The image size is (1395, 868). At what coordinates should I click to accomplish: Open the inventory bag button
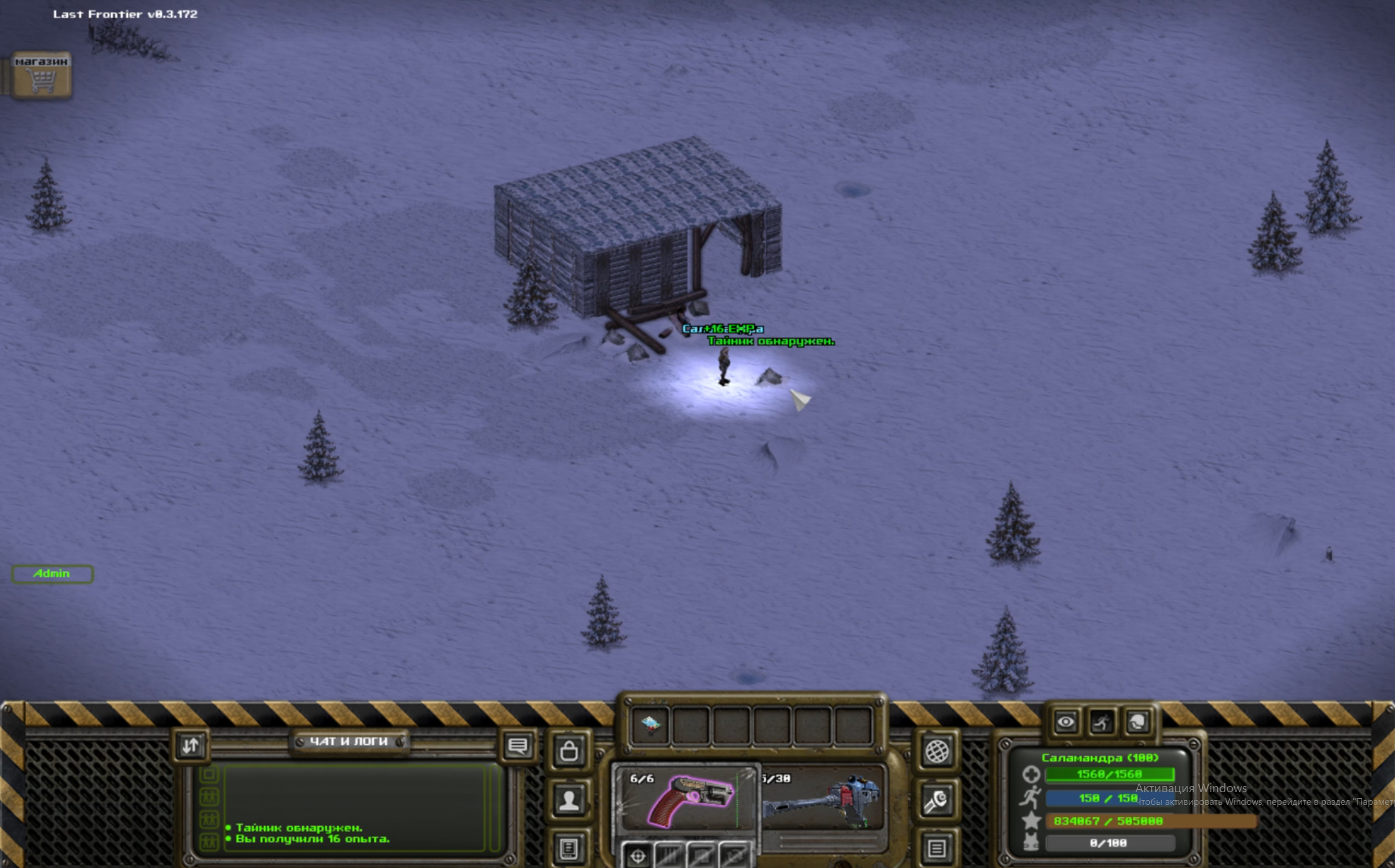(x=569, y=751)
